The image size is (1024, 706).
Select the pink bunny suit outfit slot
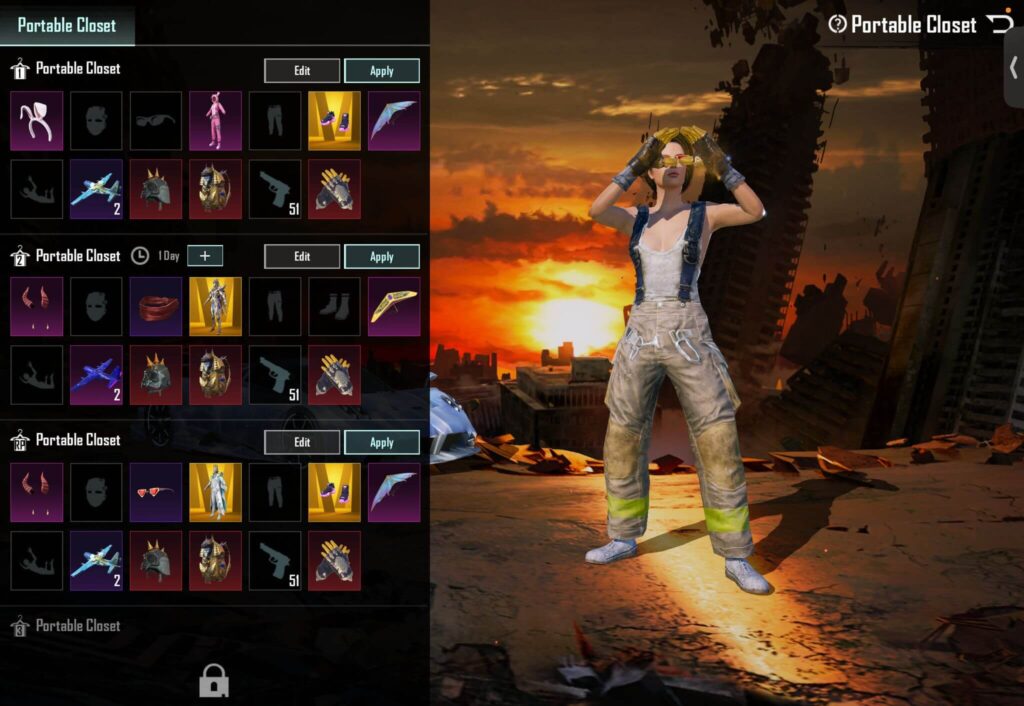pyautogui.click(x=216, y=121)
